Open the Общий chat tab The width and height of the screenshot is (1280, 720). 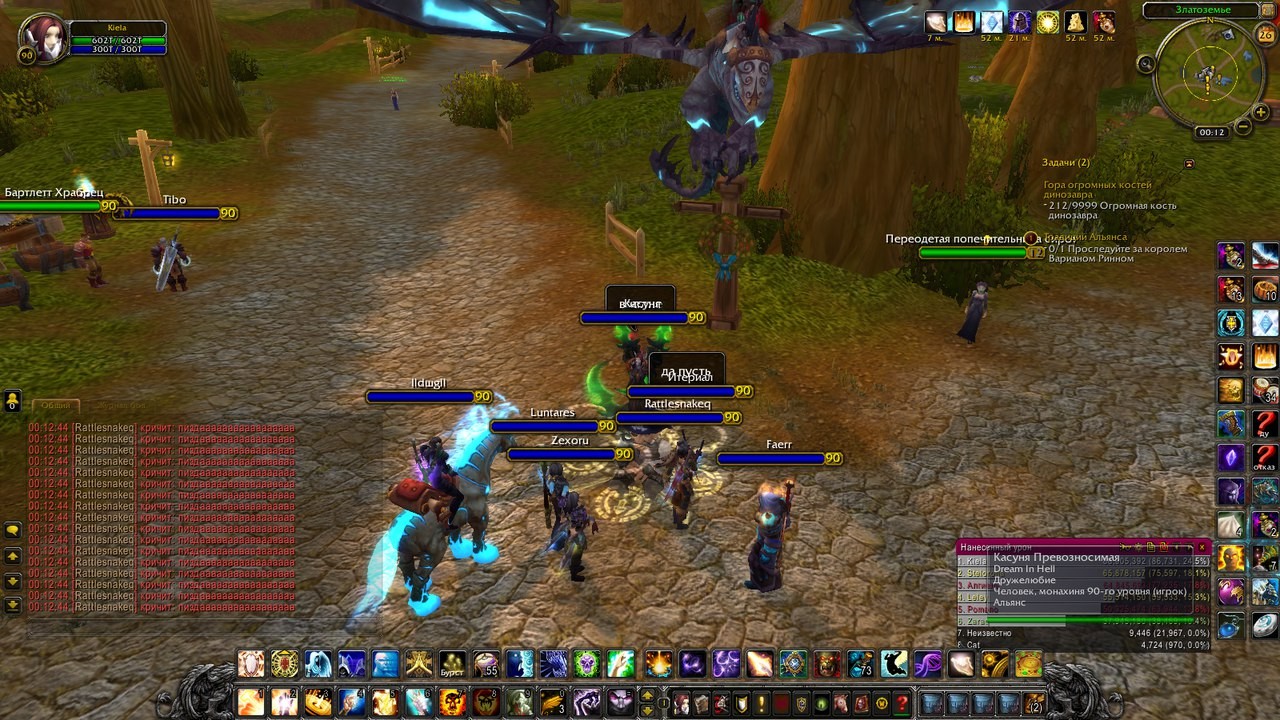coord(55,405)
